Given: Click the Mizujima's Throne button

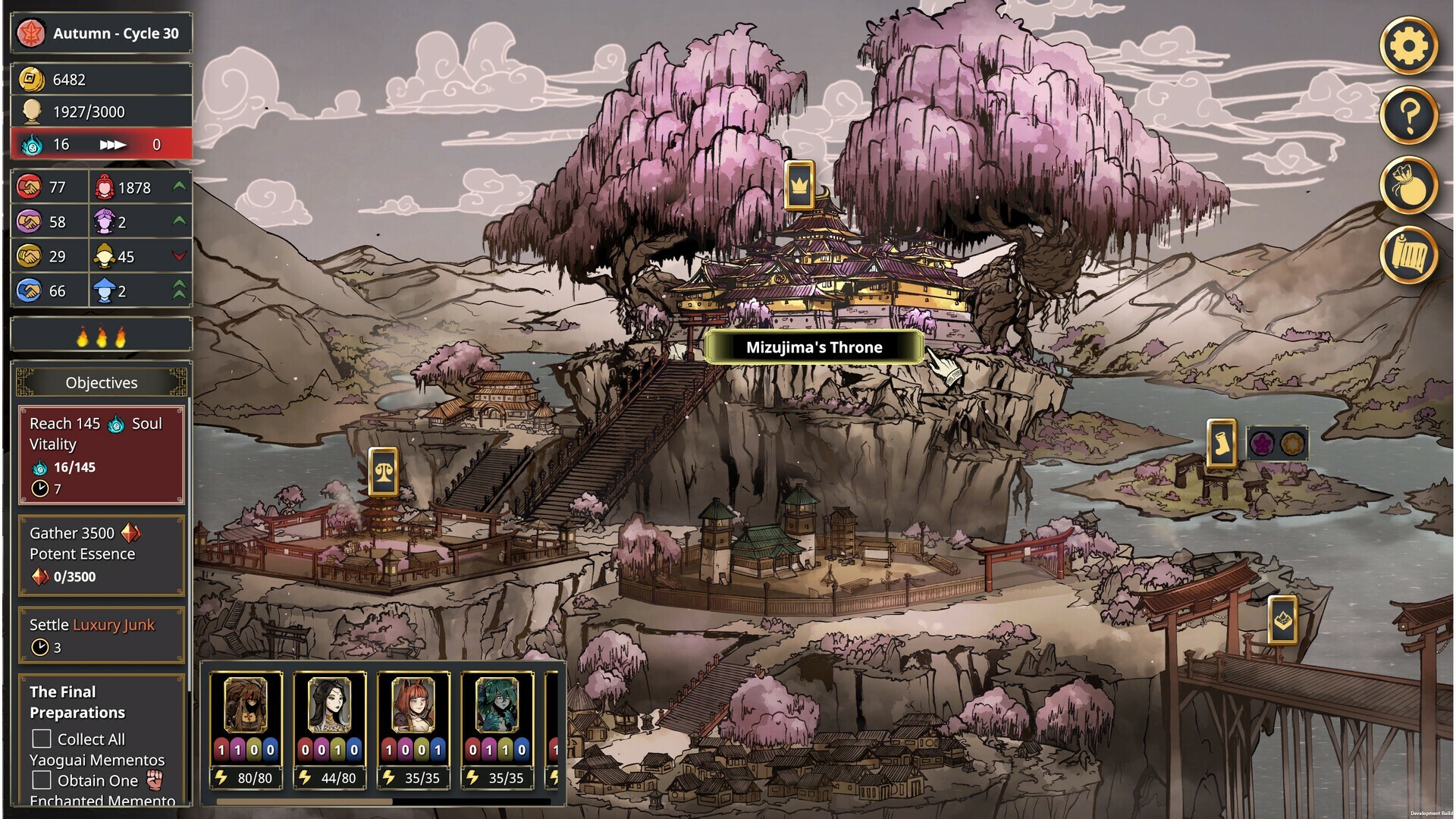Looking at the screenshot, I should point(813,347).
